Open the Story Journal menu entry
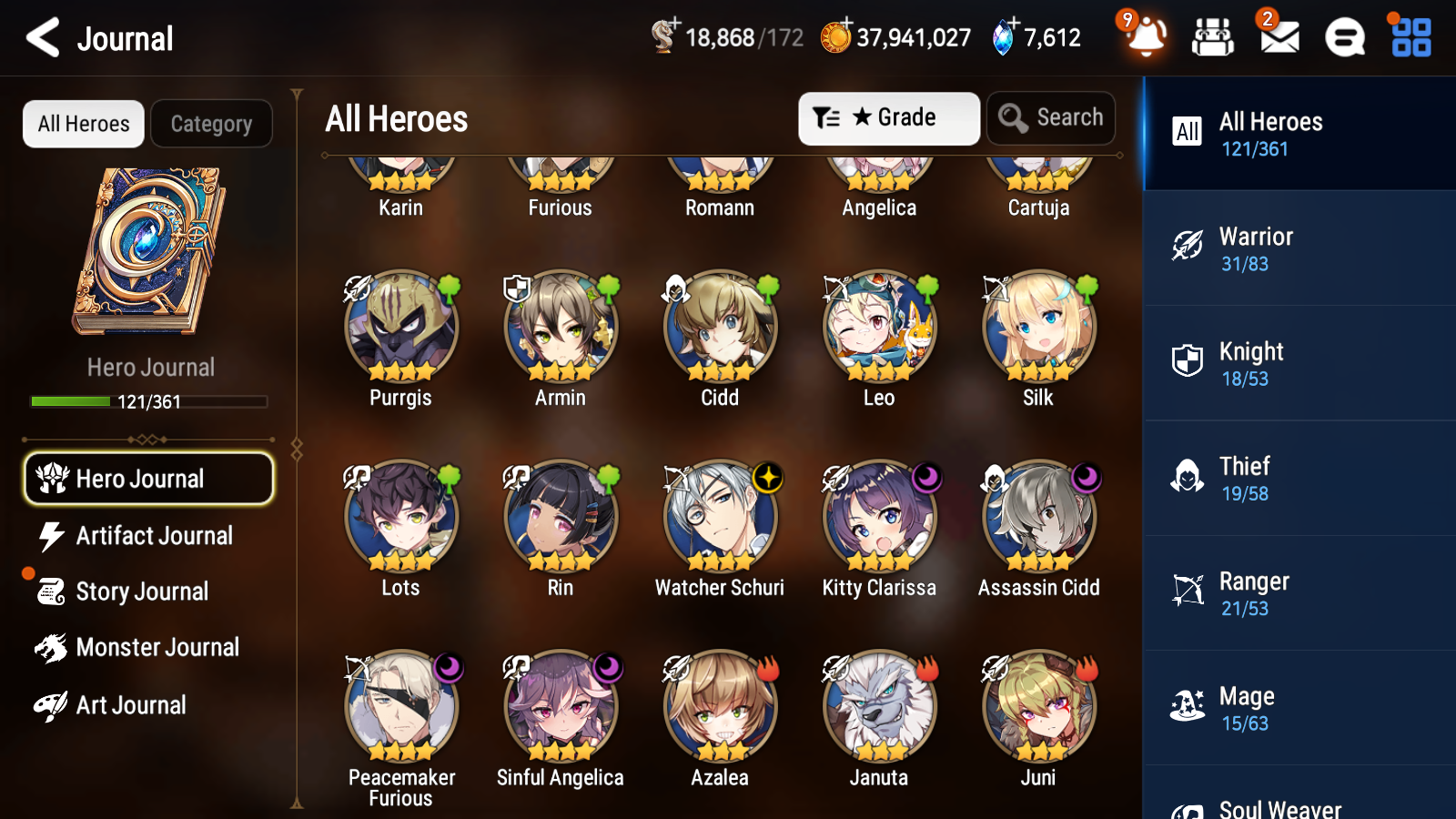This screenshot has width=1456, height=819. 143,591
